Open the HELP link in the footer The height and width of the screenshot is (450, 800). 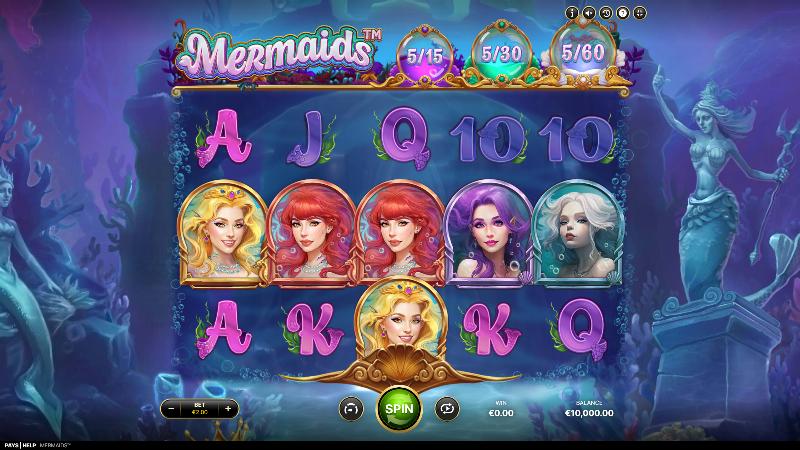point(29,445)
